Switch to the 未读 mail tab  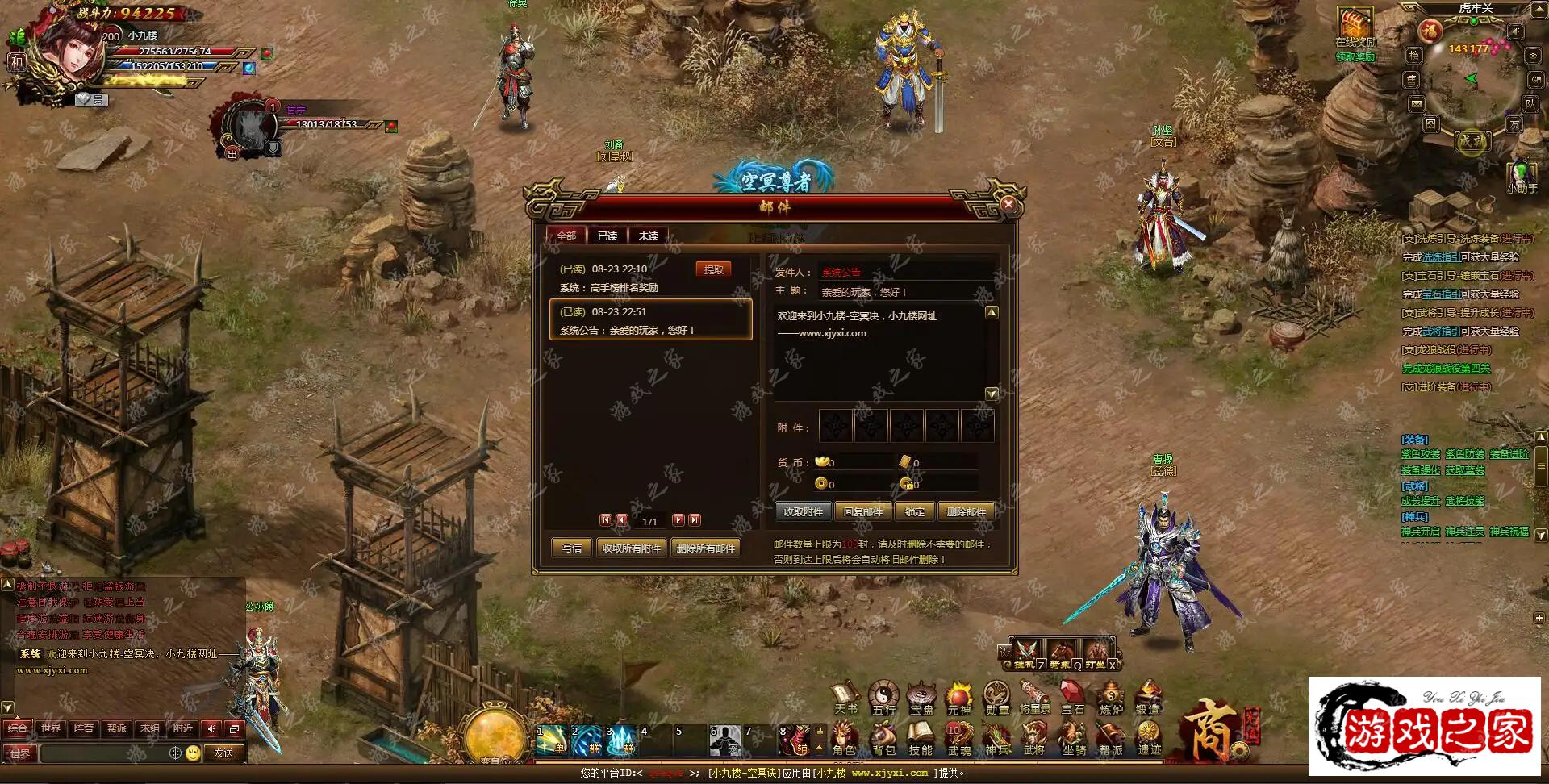point(648,236)
